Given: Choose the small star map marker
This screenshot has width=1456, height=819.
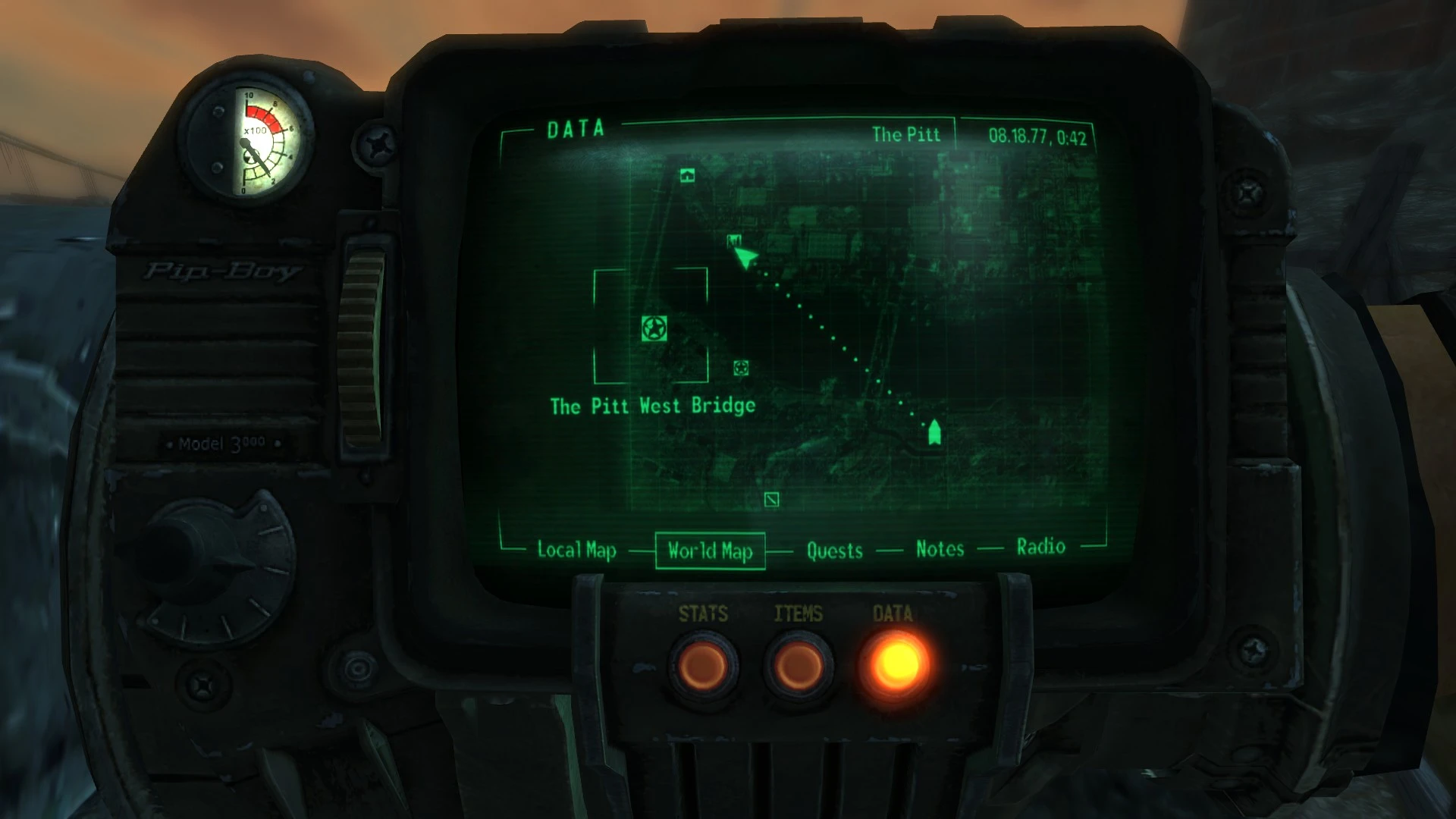Looking at the screenshot, I should coord(741,368).
